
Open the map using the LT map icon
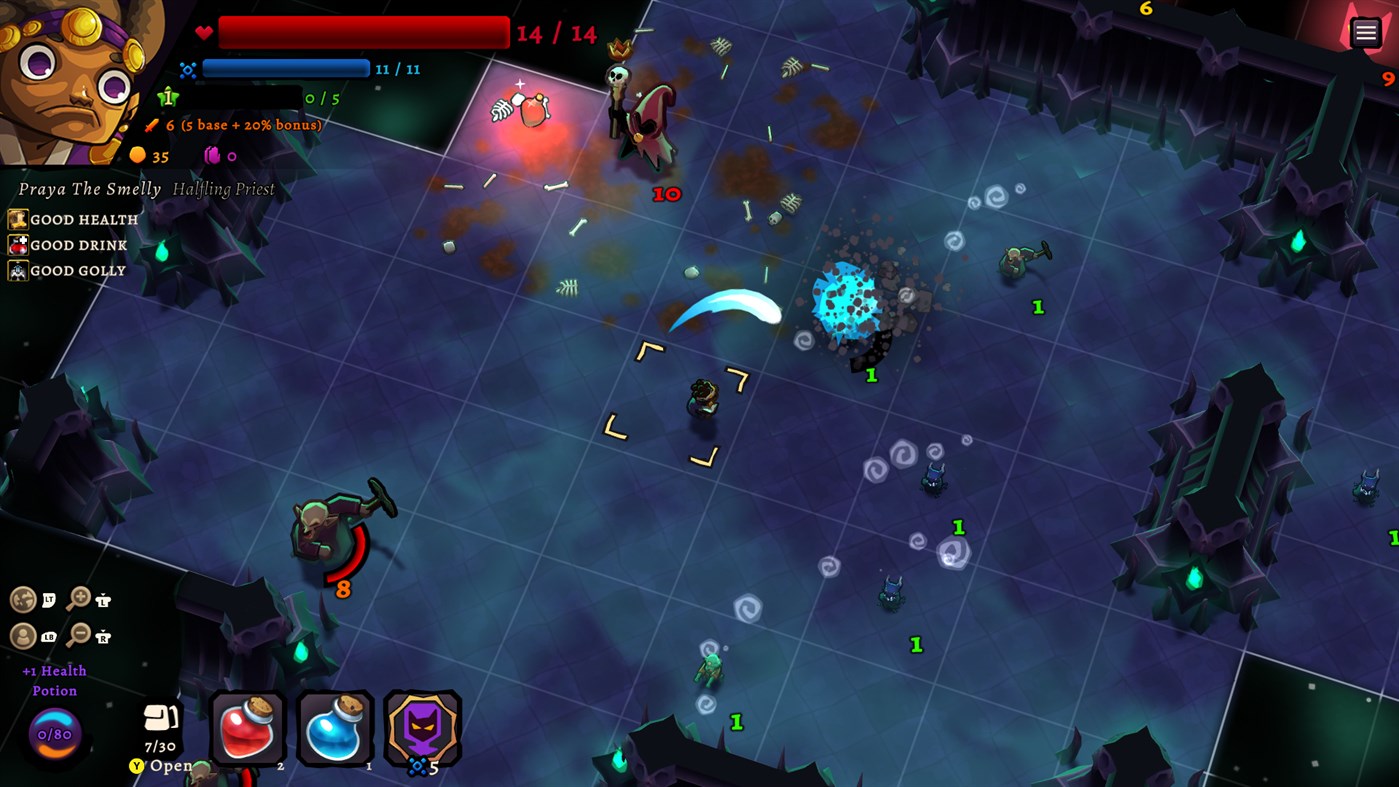[23, 597]
